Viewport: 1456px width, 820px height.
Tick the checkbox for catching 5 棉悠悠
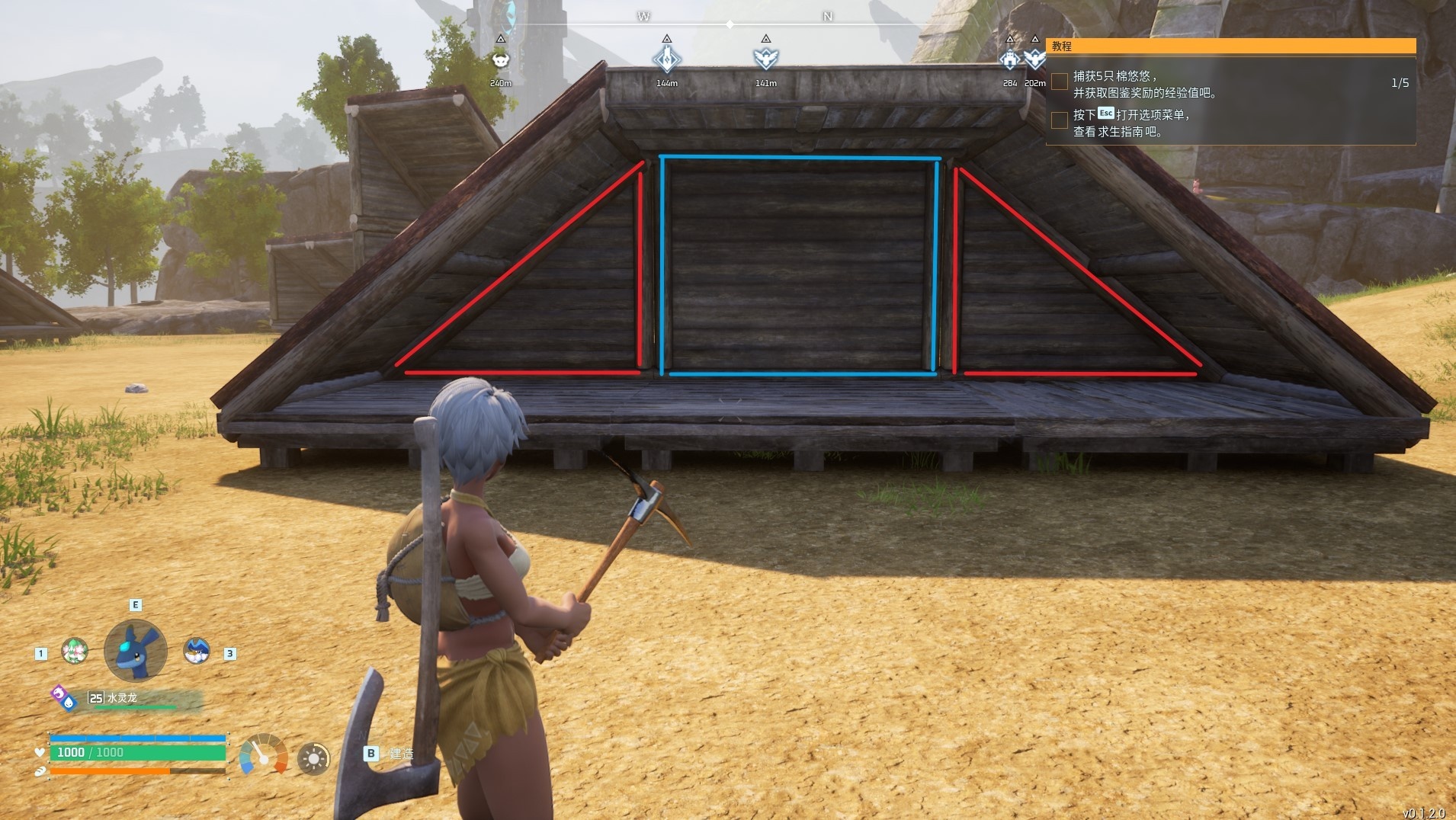tap(1060, 82)
